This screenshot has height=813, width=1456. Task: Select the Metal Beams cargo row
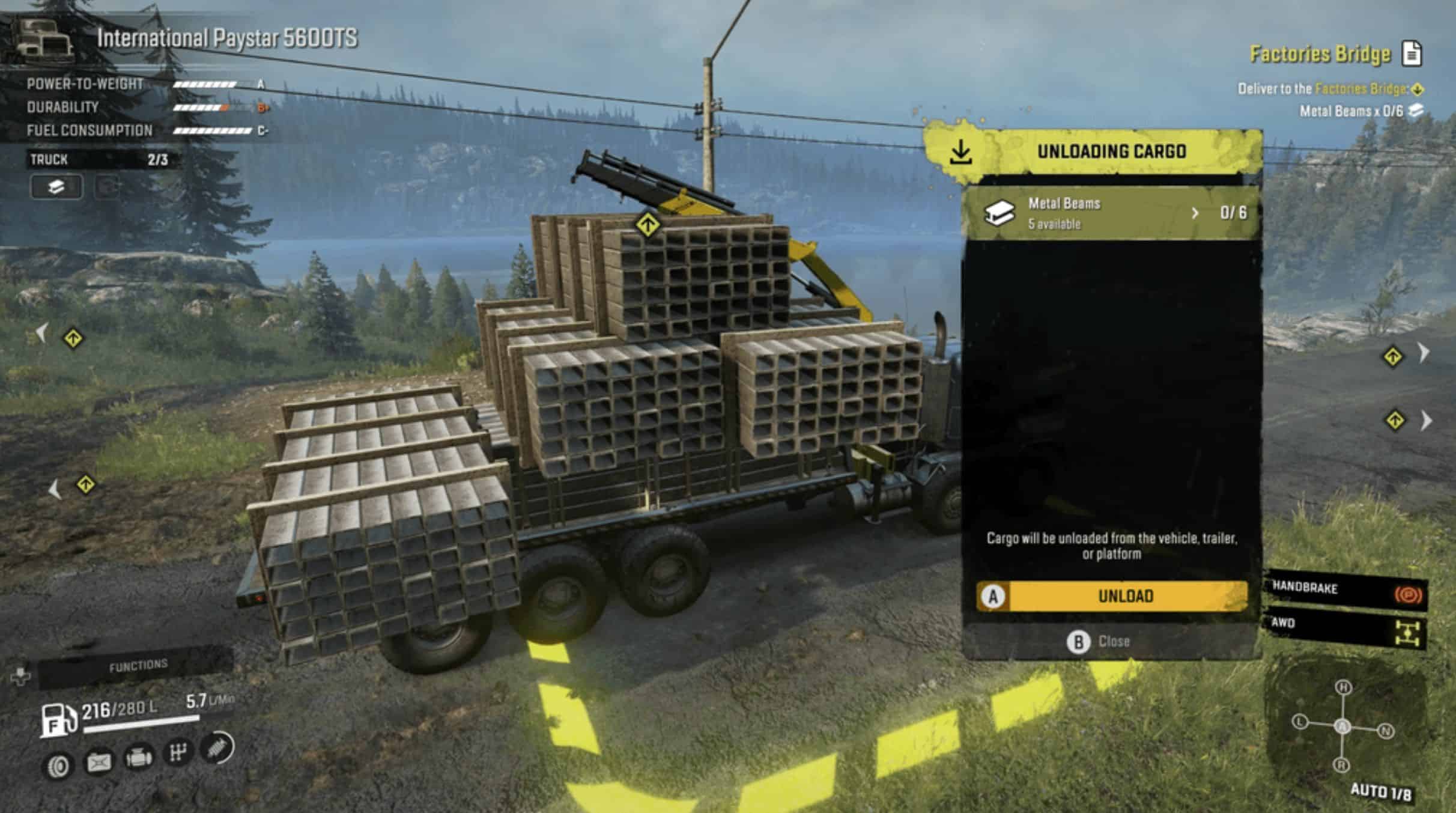[x=1111, y=213]
